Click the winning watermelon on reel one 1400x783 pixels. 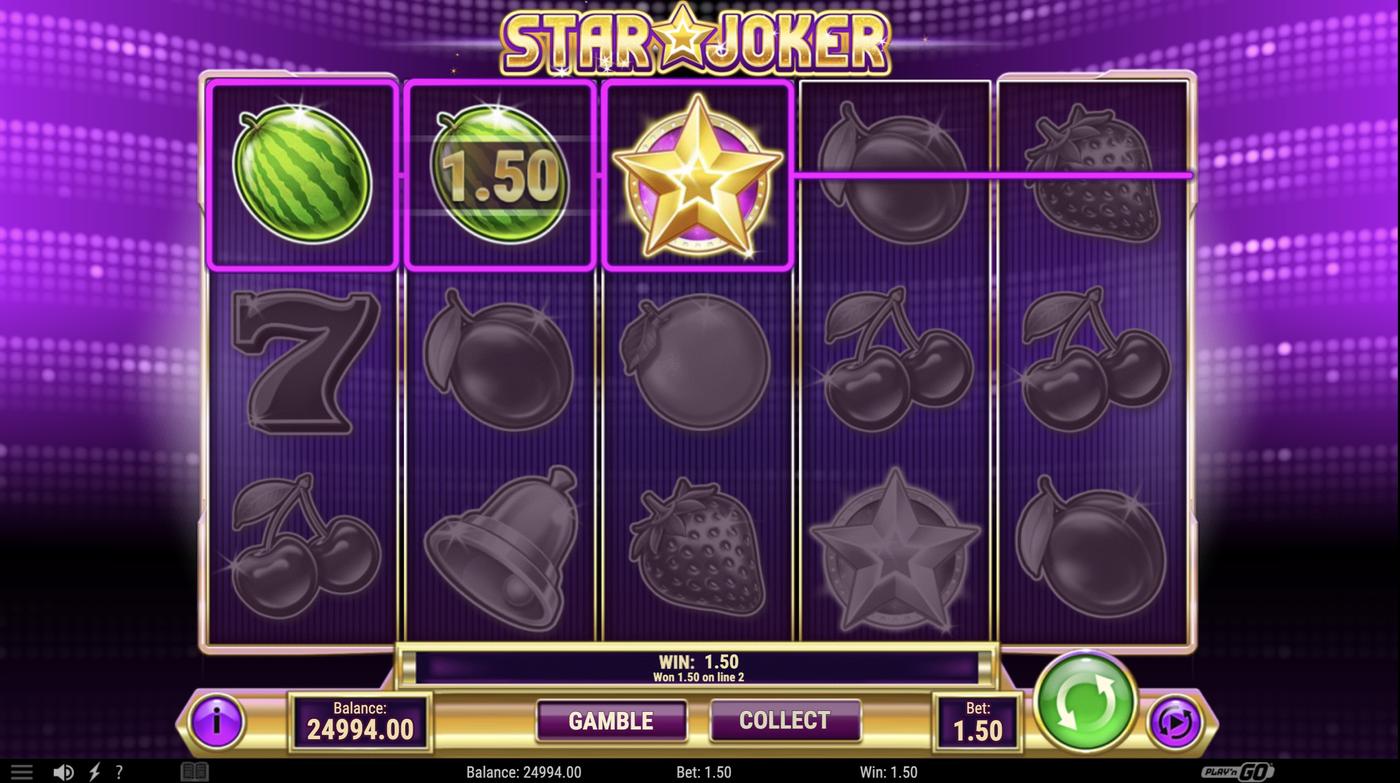pyautogui.click(x=302, y=175)
